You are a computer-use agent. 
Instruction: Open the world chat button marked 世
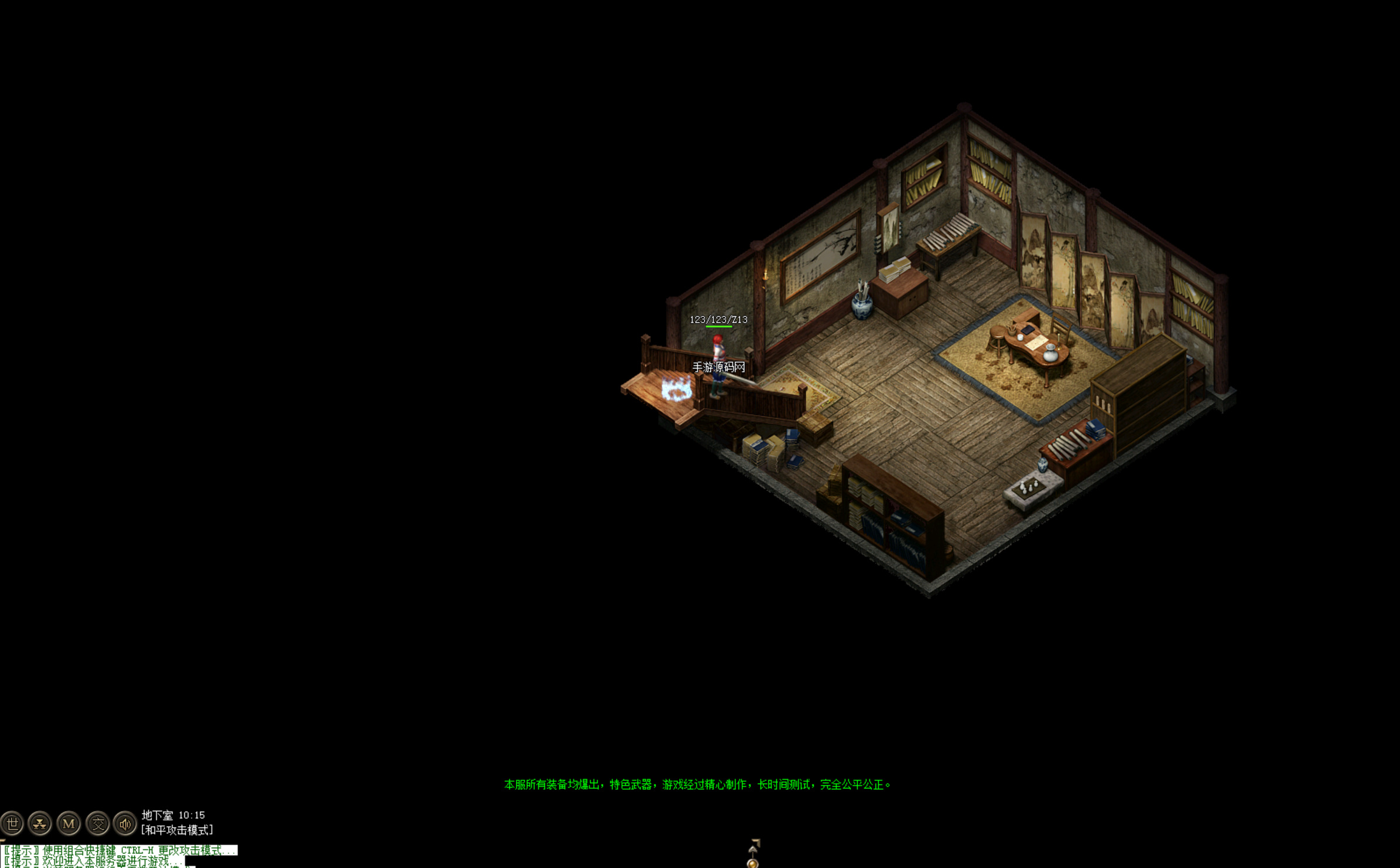coord(12,823)
